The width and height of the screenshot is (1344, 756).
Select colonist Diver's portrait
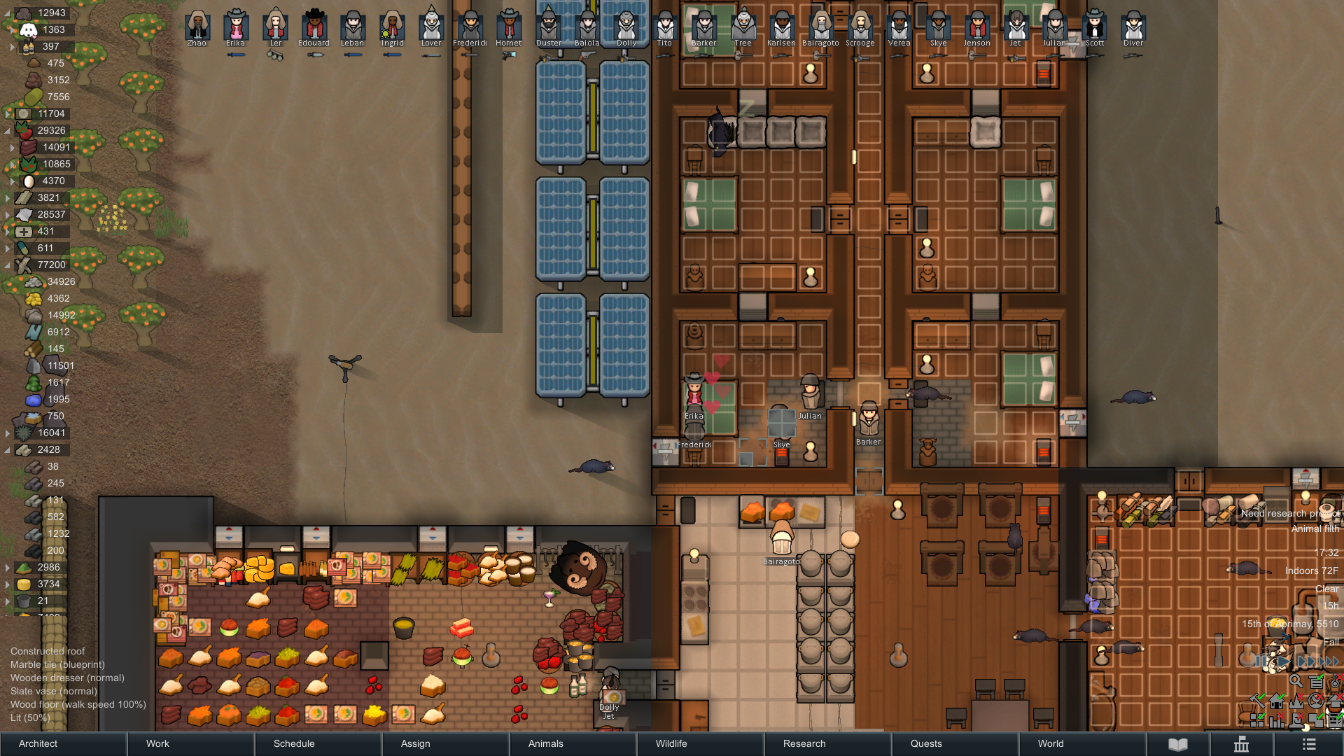click(x=1133, y=26)
